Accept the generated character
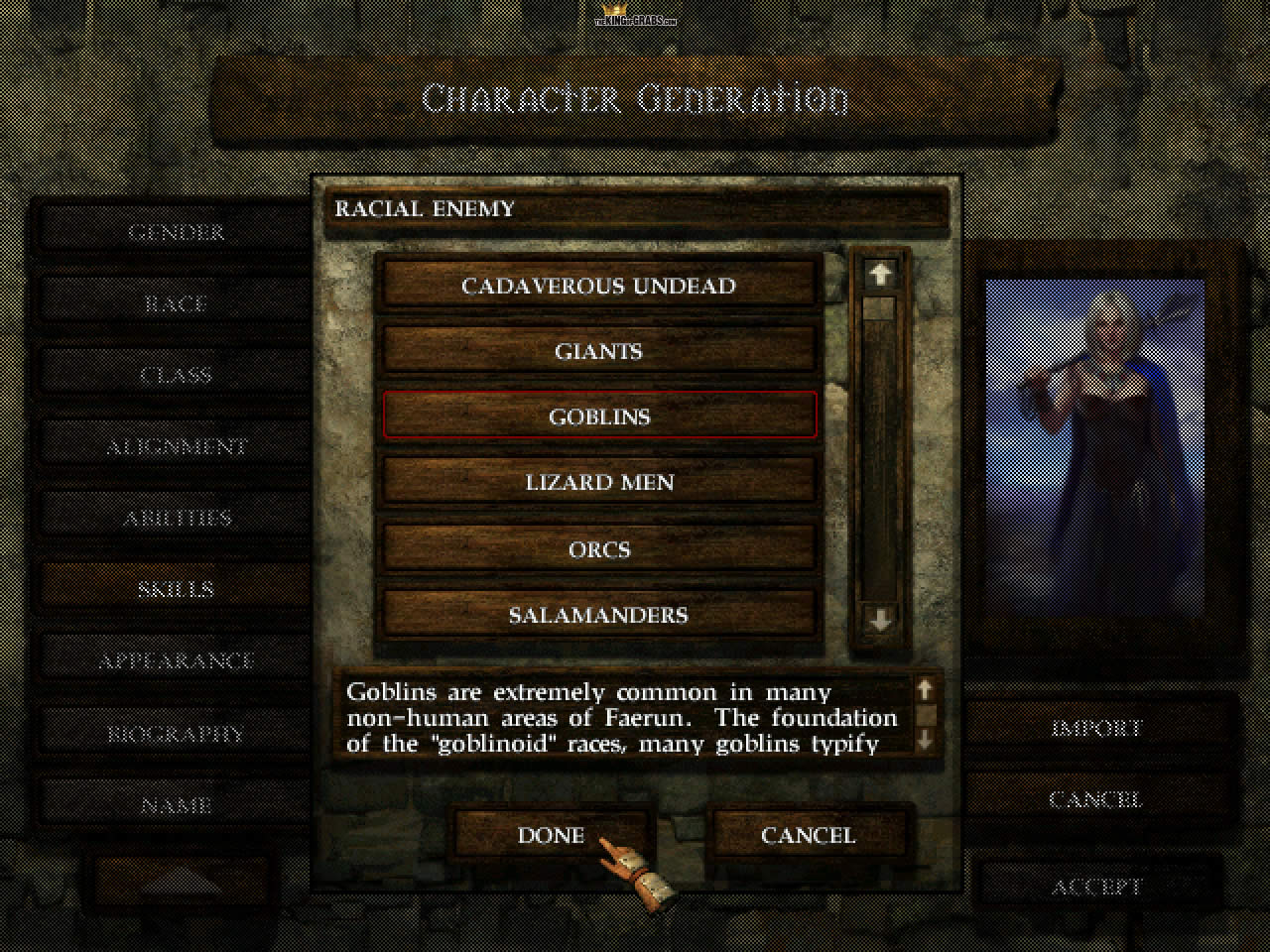Image resolution: width=1270 pixels, height=952 pixels. [1095, 887]
